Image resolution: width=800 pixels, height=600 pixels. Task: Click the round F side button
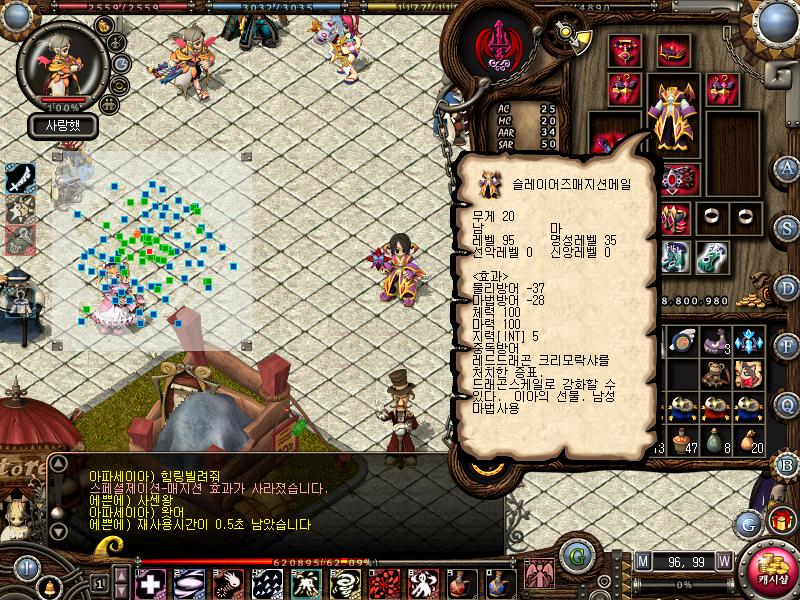pyautogui.click(x=788, y=346)
